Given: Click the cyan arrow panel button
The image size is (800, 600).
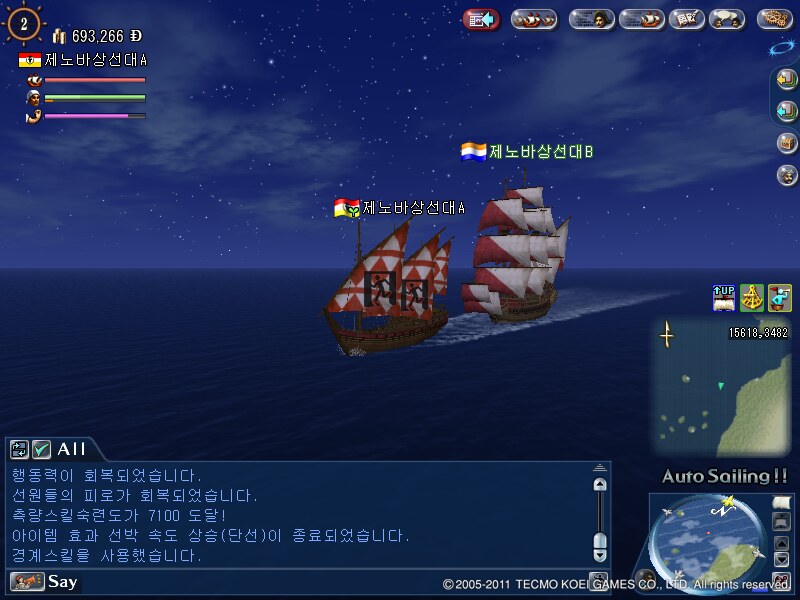Looking at the screenshot, I should coord(787,111).
